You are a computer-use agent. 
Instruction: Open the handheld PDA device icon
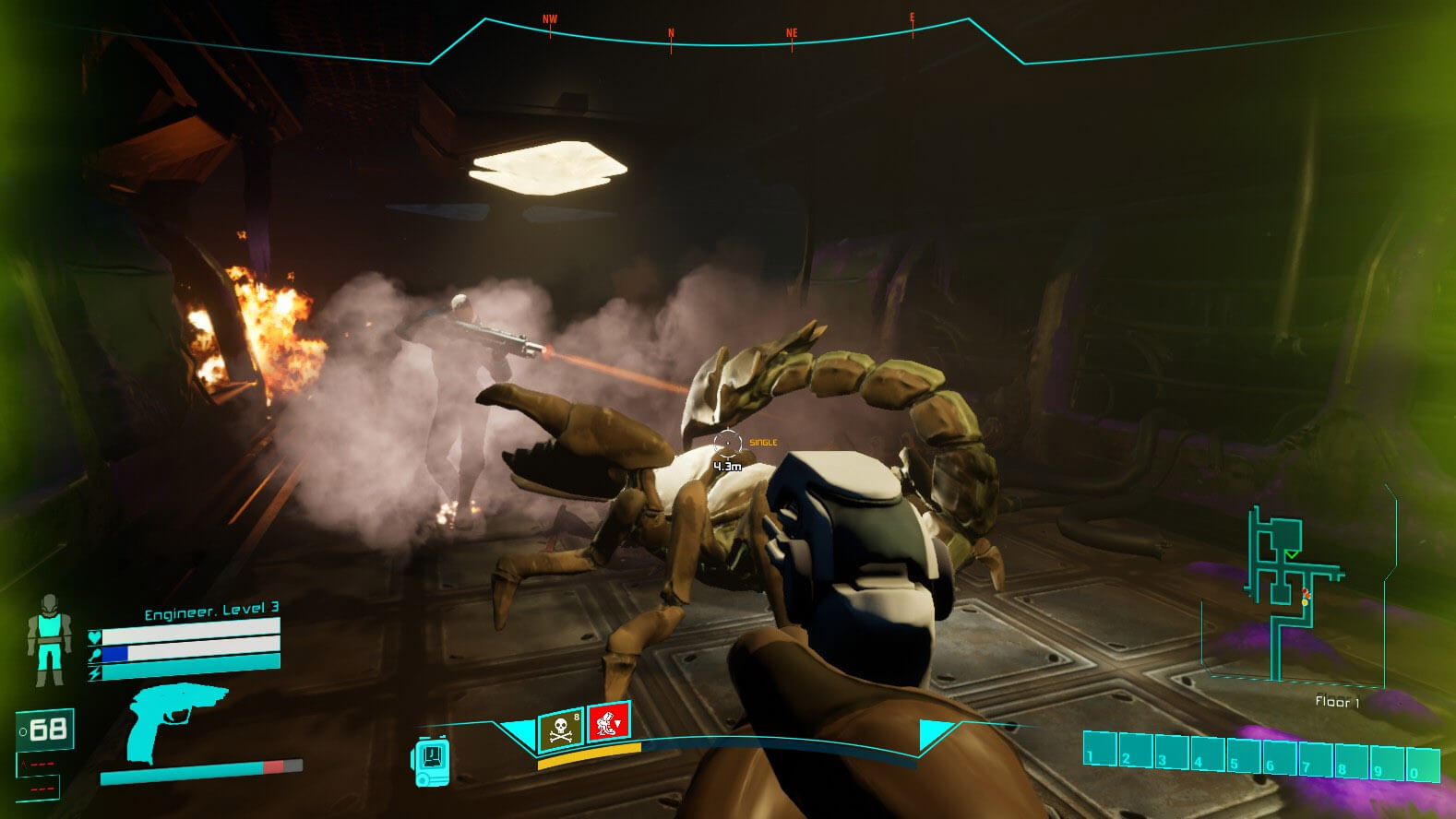430,762
